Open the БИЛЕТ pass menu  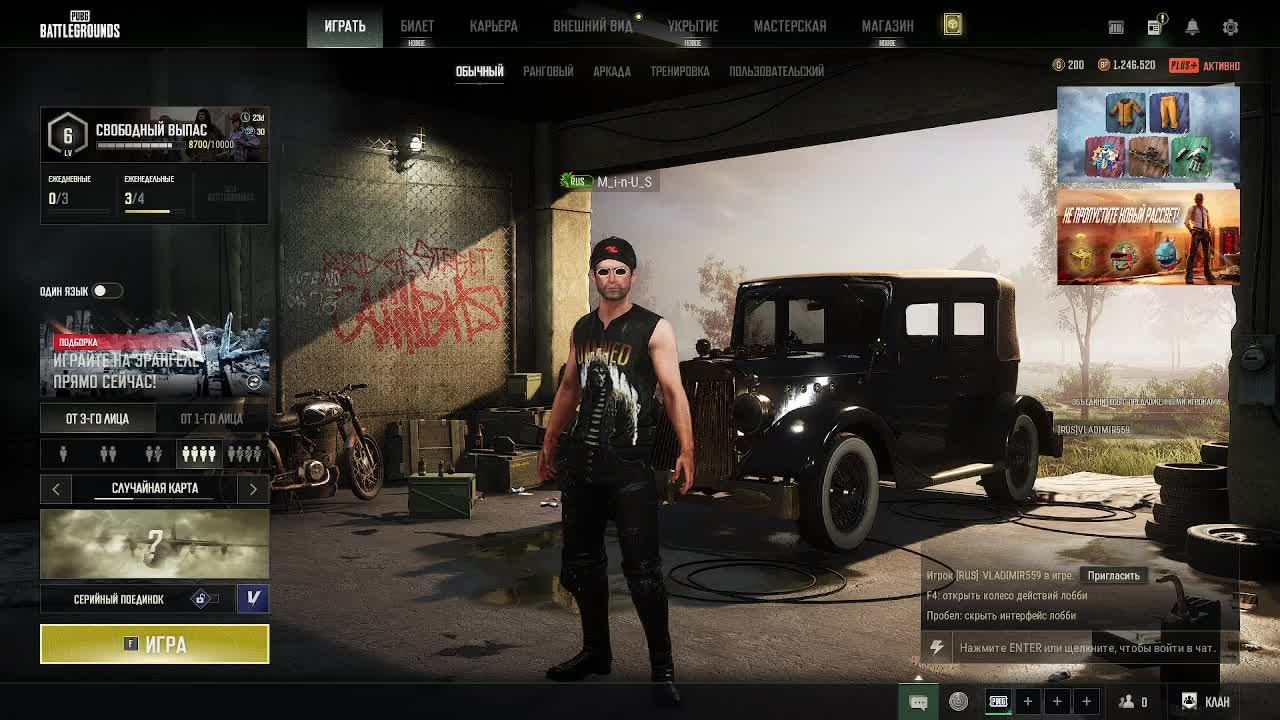pos(417,26)
